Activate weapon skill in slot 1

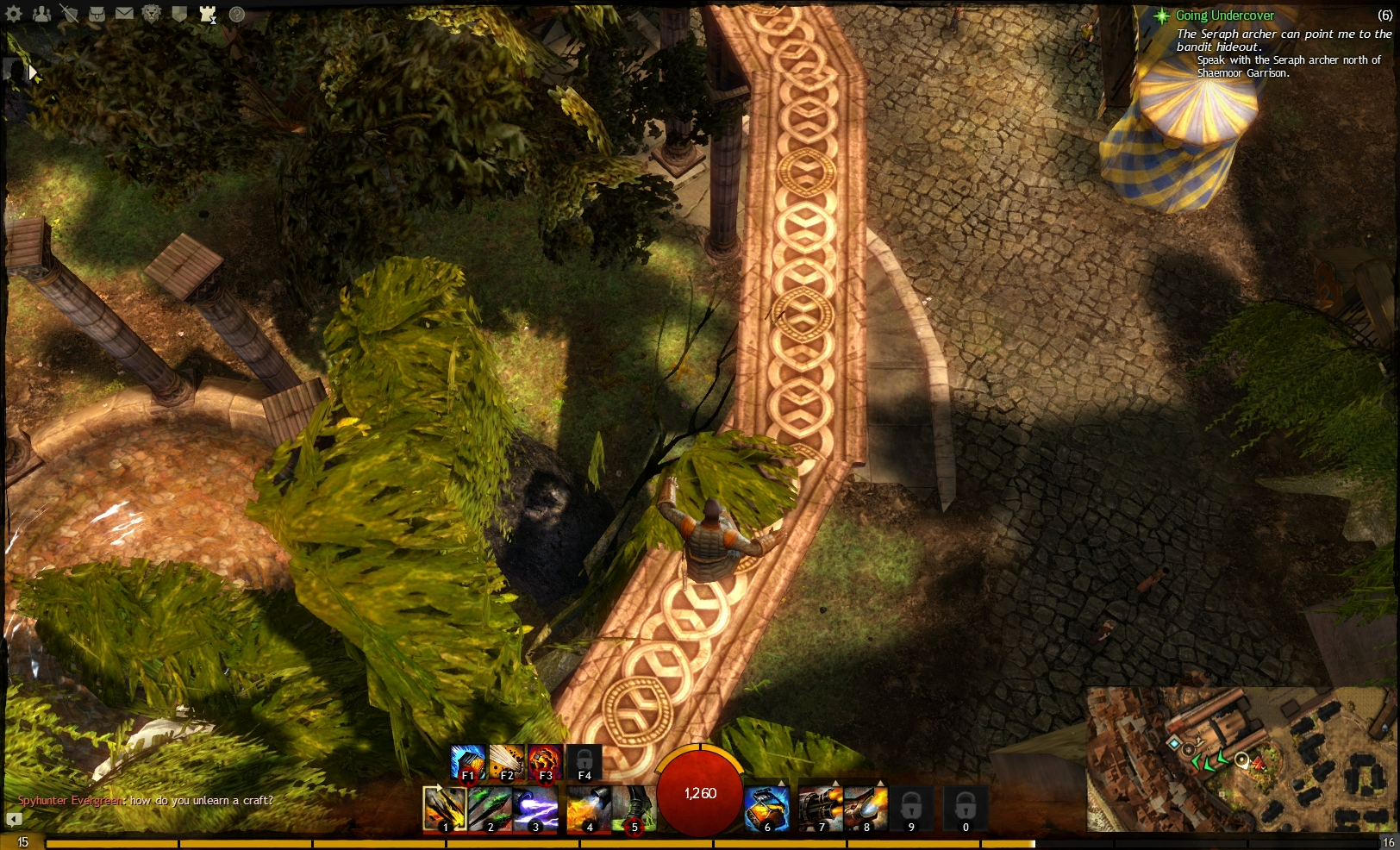click(x=447, y=809)
